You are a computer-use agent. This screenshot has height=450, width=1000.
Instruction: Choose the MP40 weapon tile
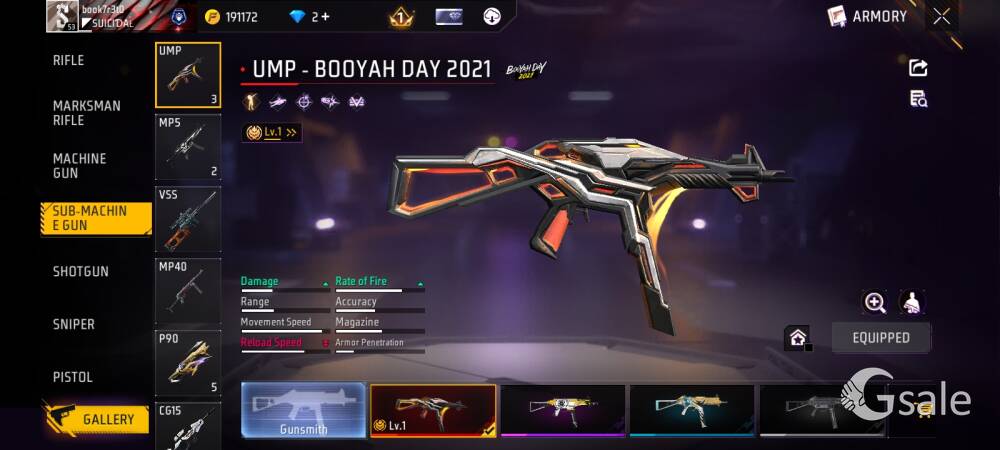(x=188, y=291)
